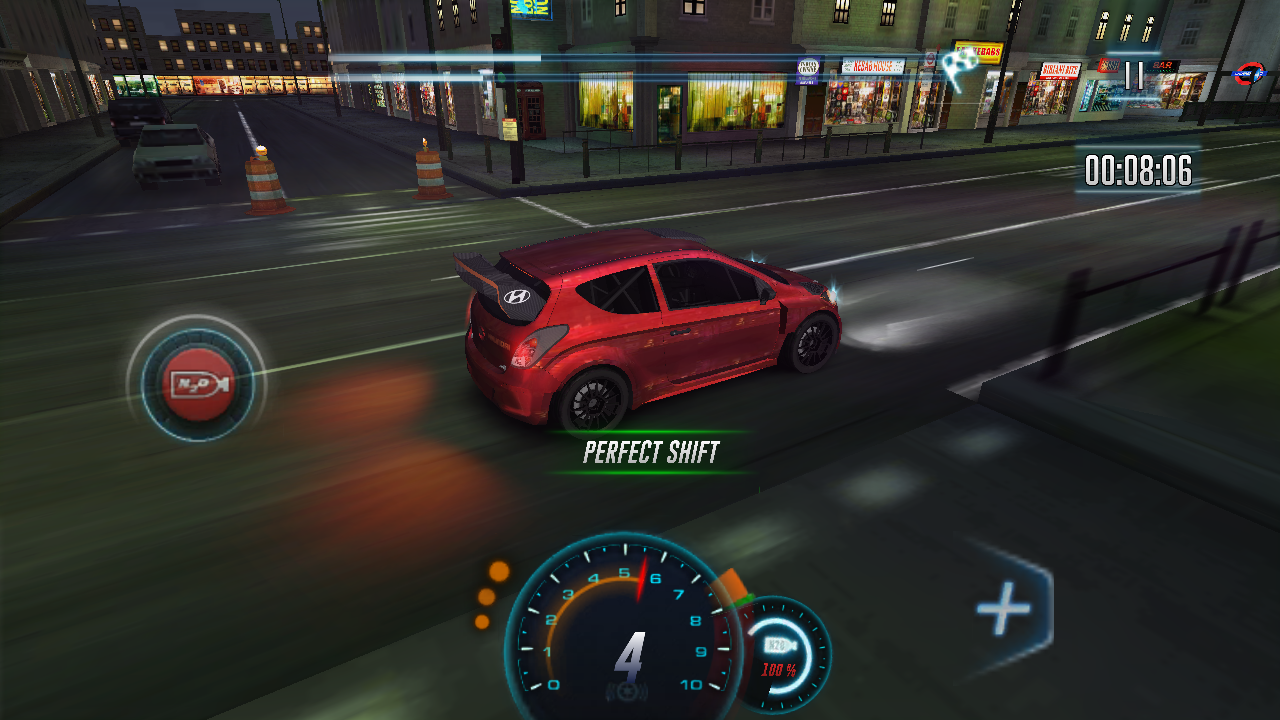
Task: Pause the race
Action: [x=1134, y=75]
